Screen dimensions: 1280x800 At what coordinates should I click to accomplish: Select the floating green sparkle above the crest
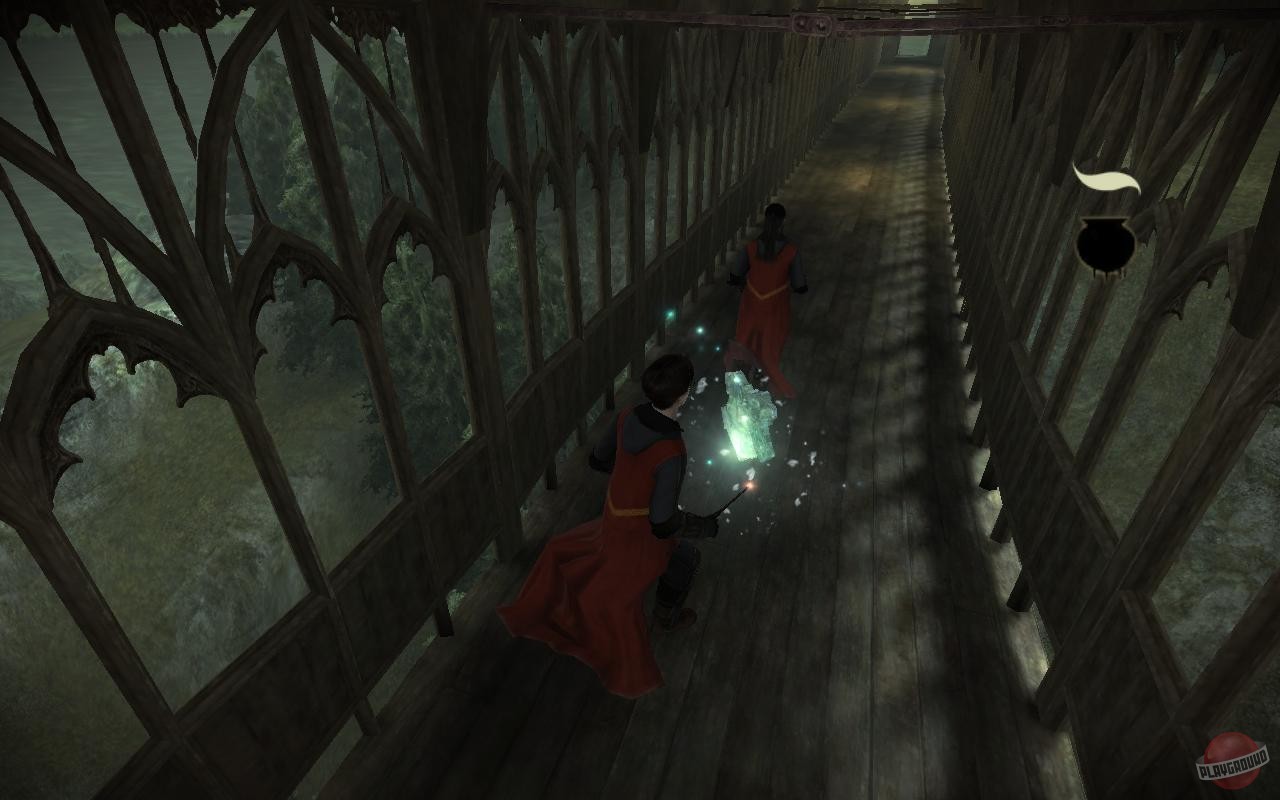pyautogui.click(x=700, y=331)
